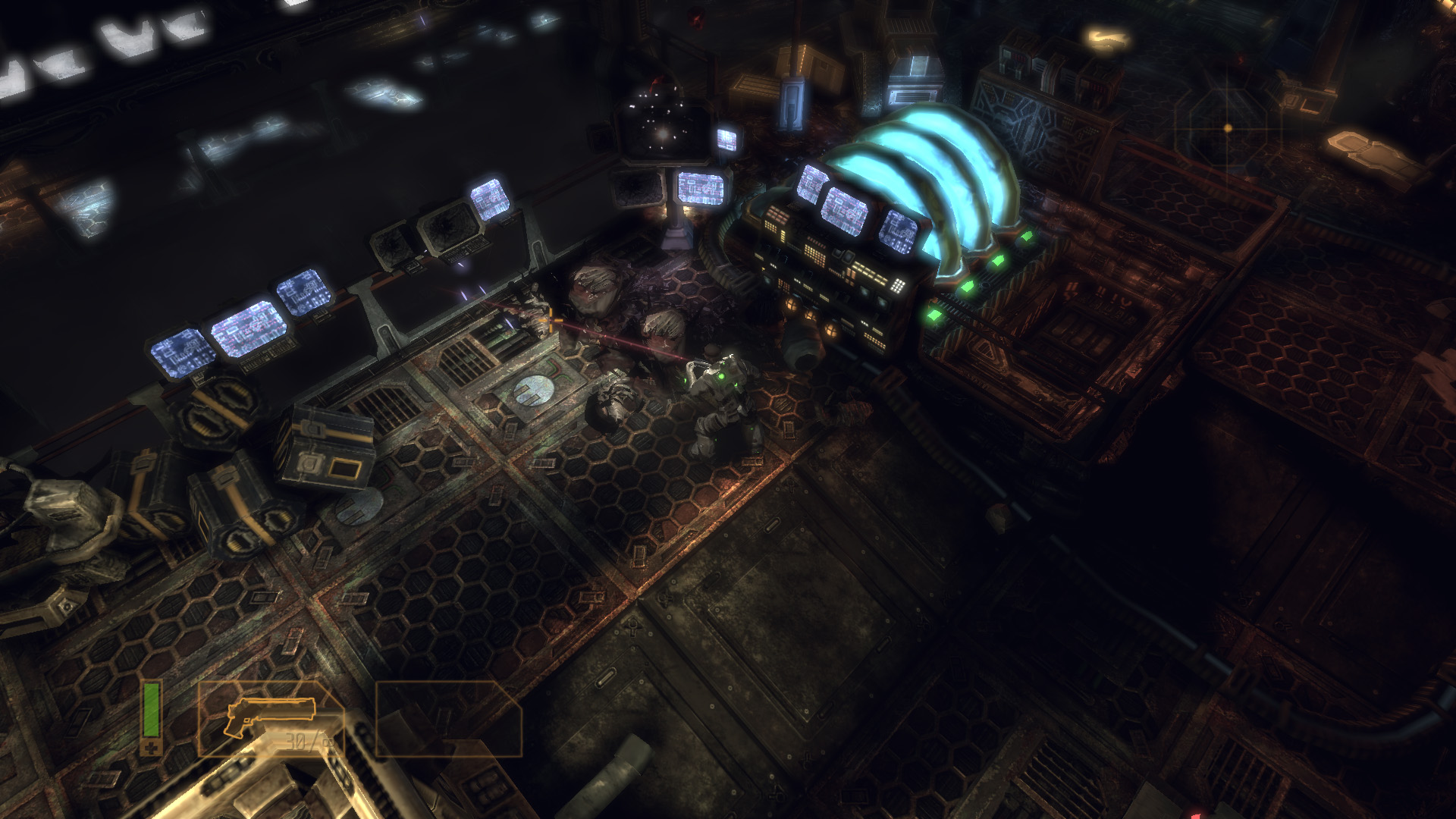Image resolution: width=1456 pixels, height=819 pixels.
Task: Select the pistol weapon slot
Action: [270, 718]
